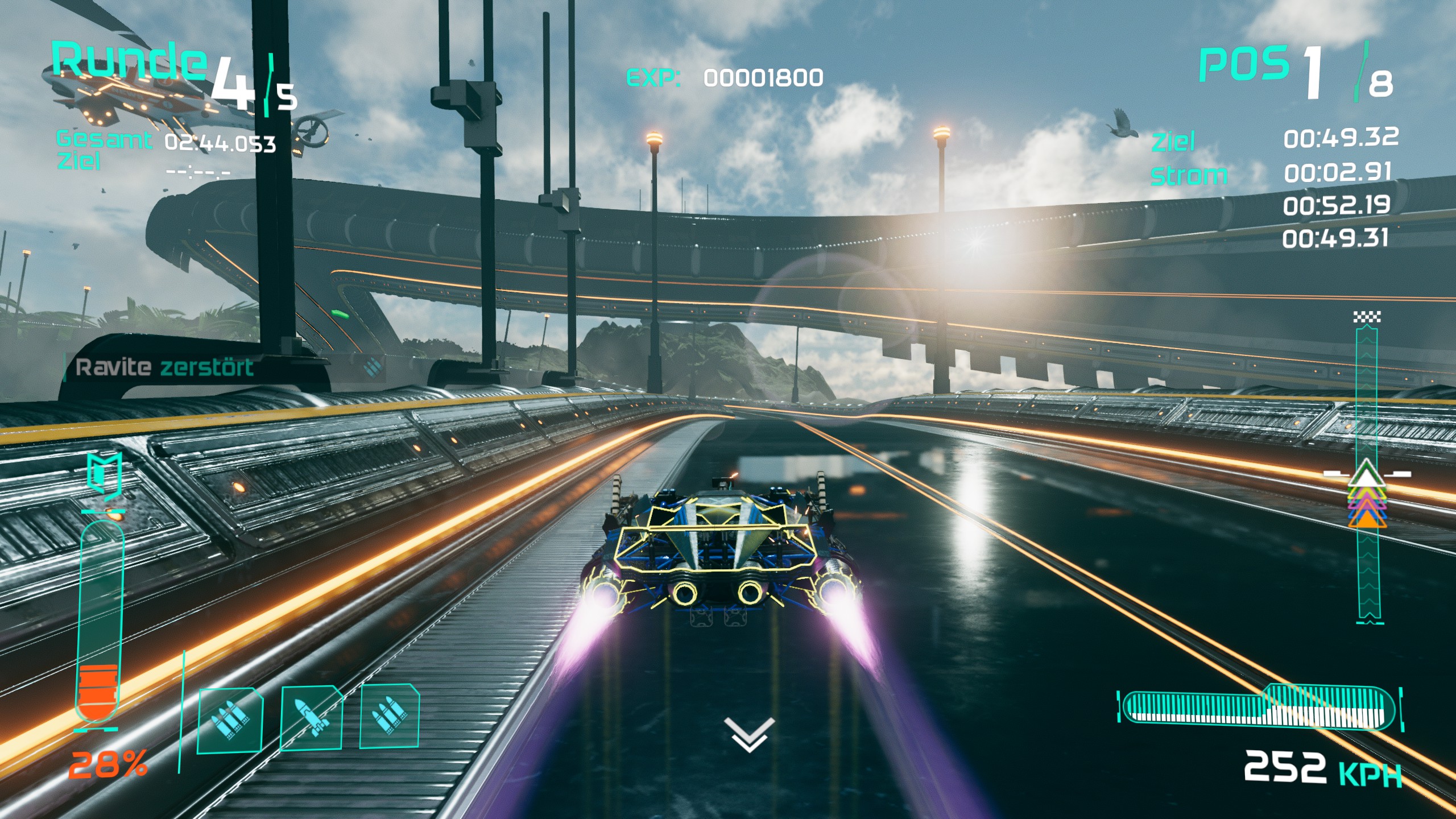
Task: Click the checkered flag atop the track progress bar
Action: point(1367,317)
